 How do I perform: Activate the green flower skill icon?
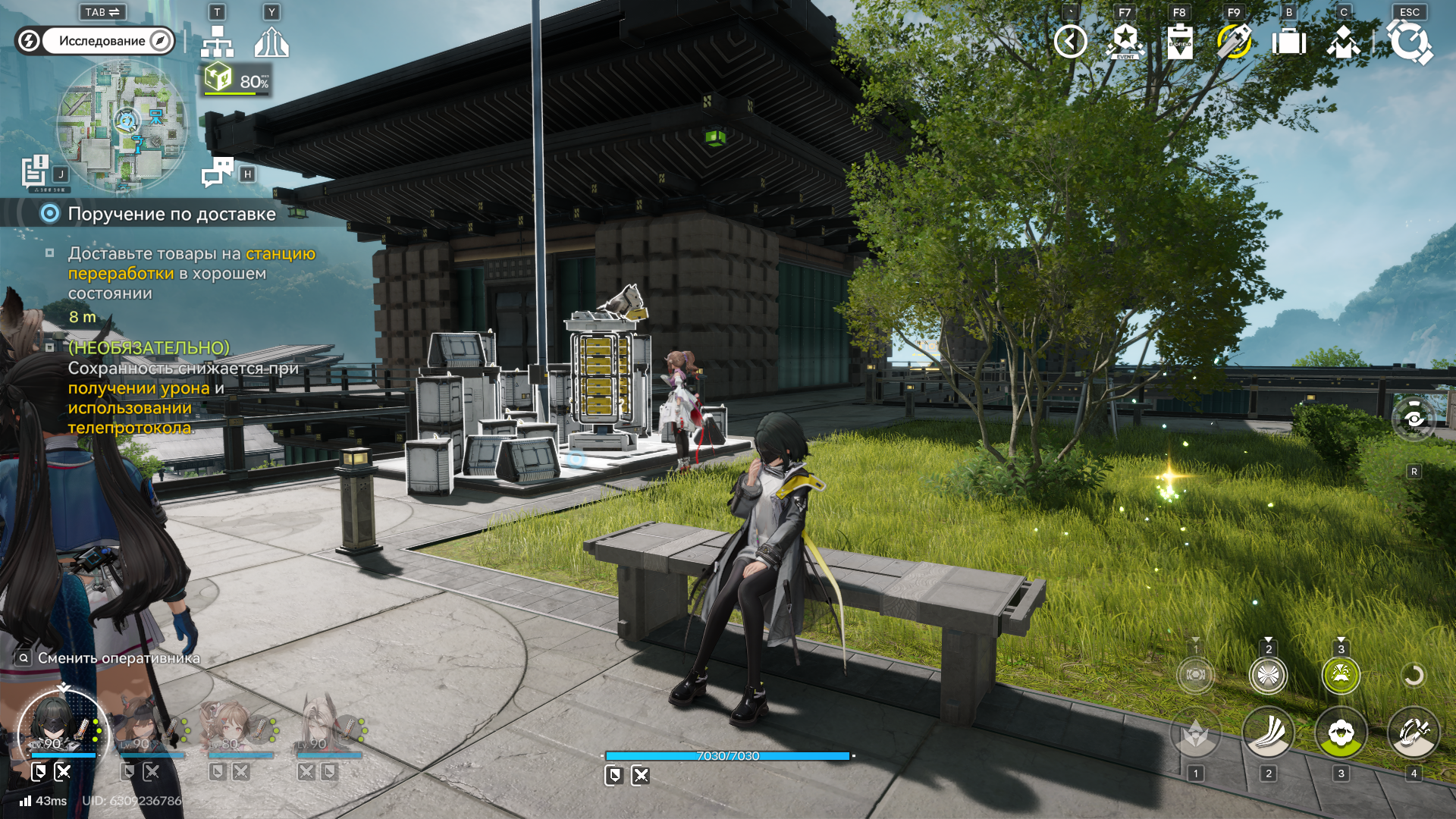[x=1341, y=733]
